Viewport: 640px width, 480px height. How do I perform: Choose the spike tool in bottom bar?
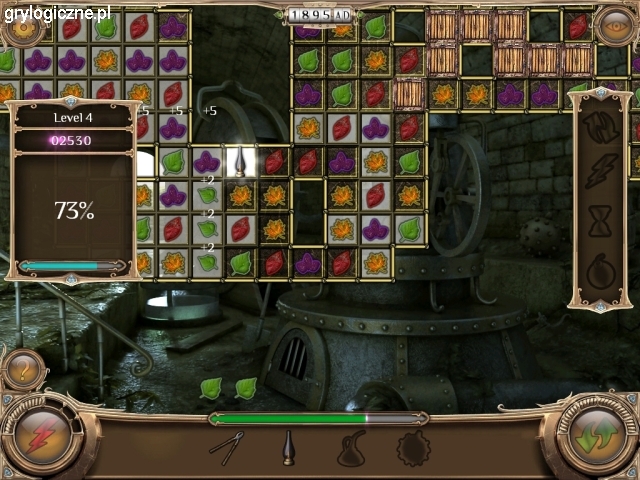[287, 447]
